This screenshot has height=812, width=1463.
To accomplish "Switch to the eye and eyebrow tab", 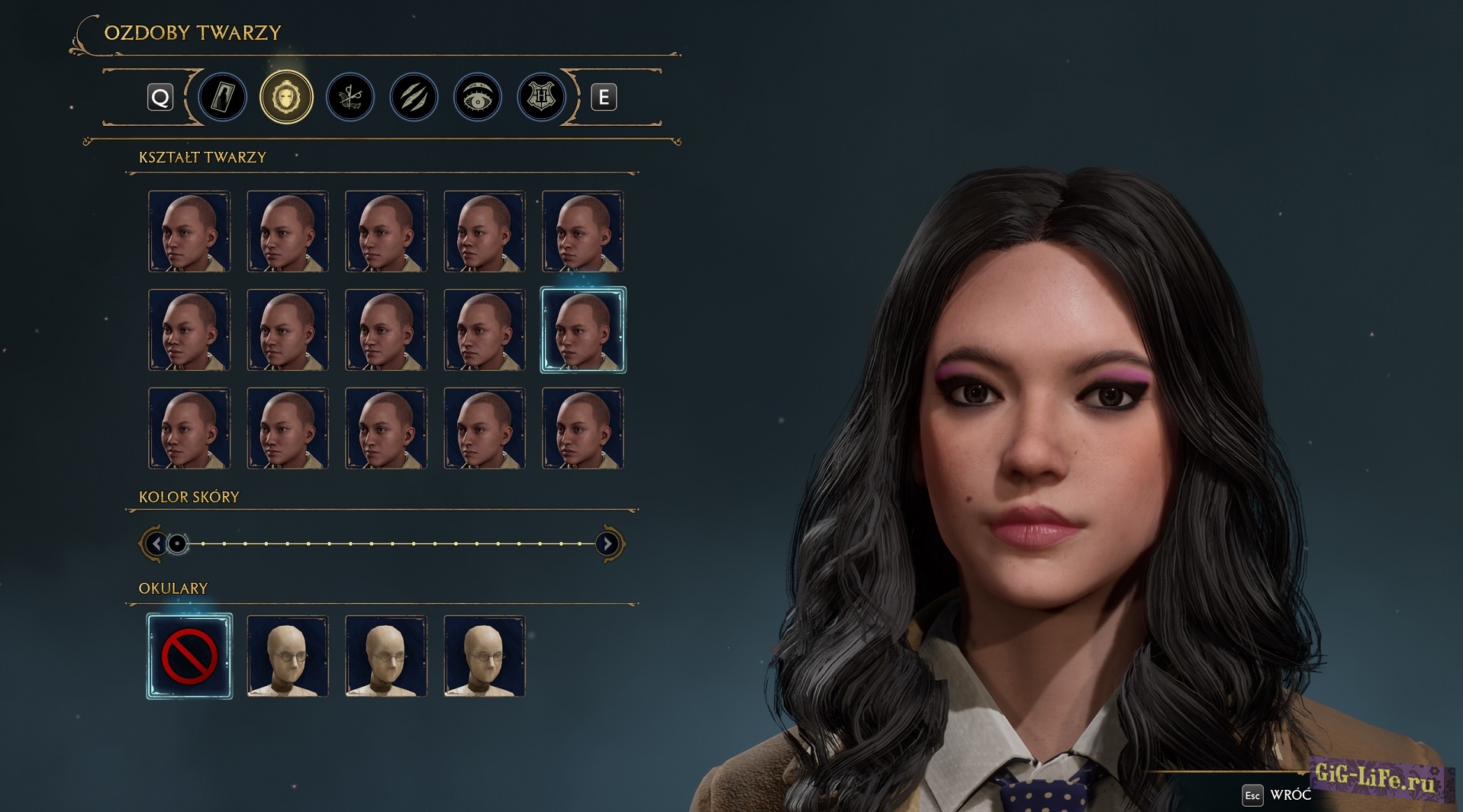I will (x=478, y=97).
